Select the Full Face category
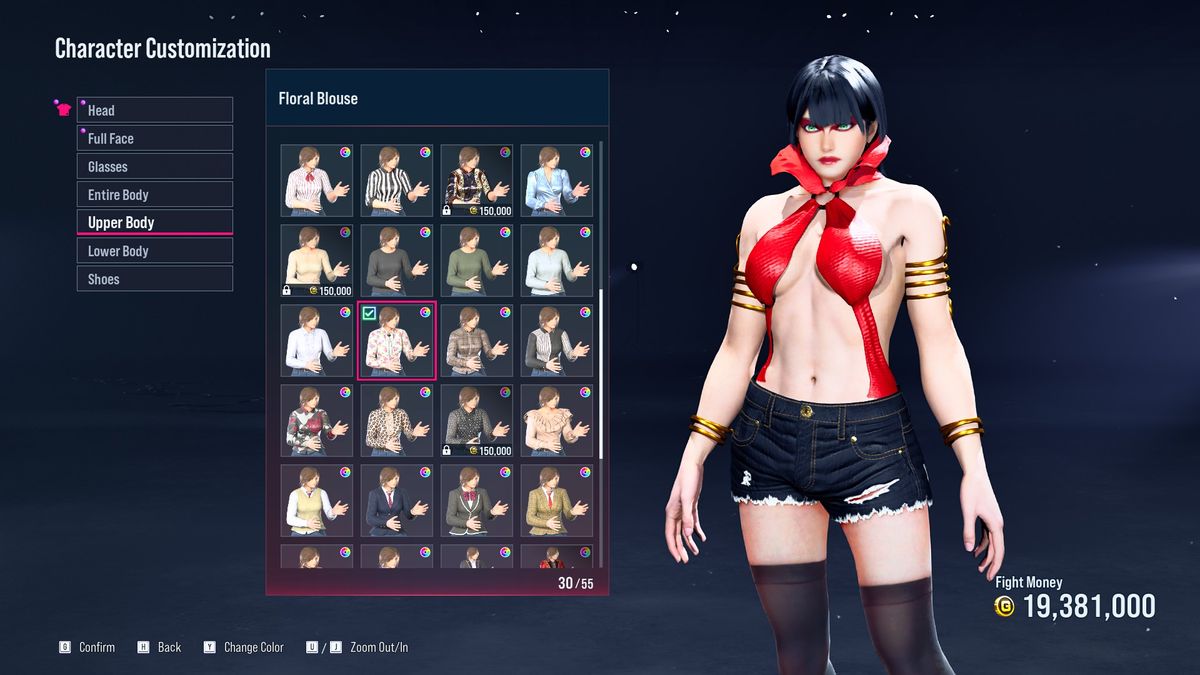Screen dimensions: 1200x675 pos(155,138)
